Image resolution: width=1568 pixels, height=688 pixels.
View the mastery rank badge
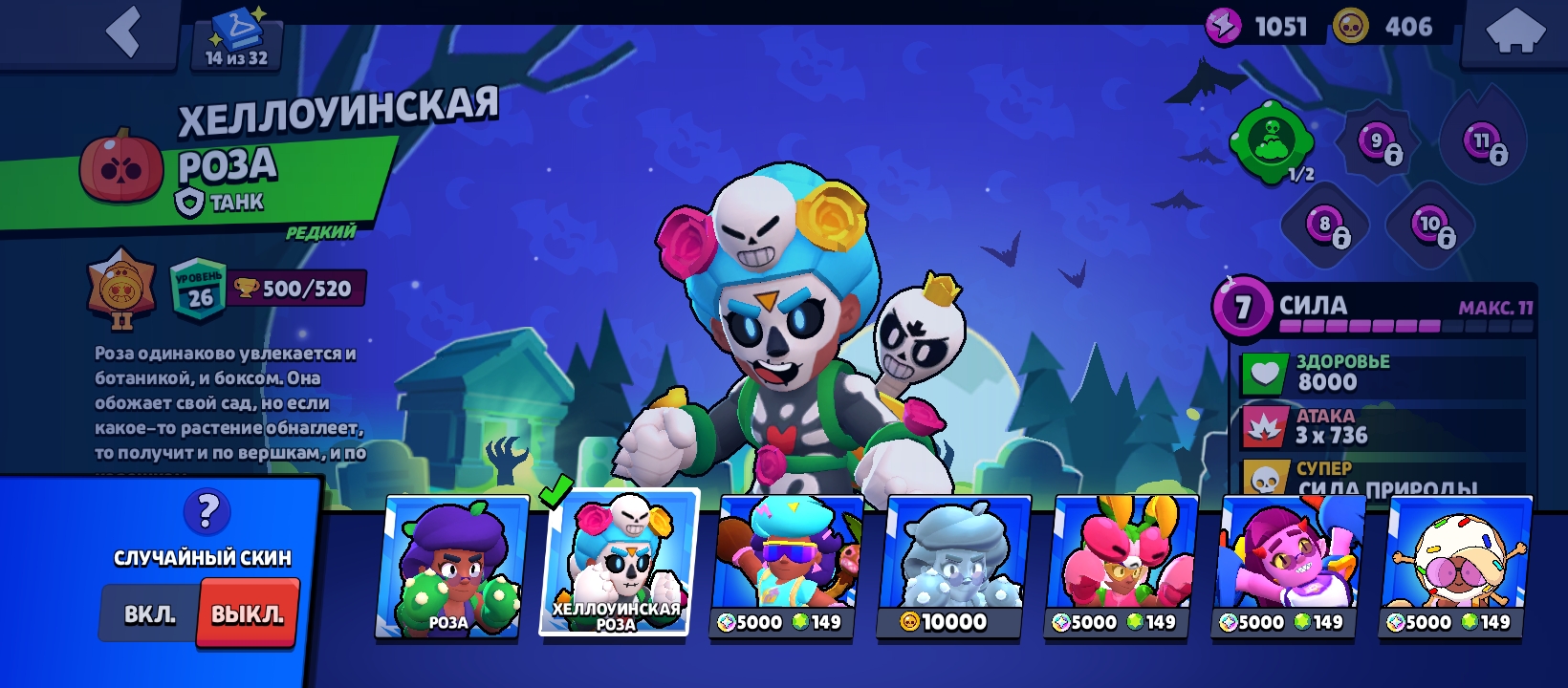(x=121, y=289)
